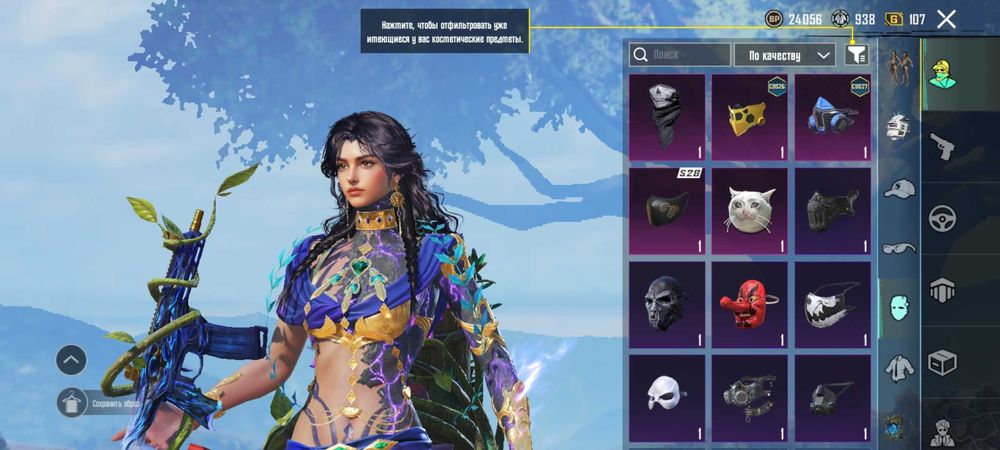Toggle the owned cosmetics filter funnel icon
Screen dimensions: 1000x450
point(856,55)
